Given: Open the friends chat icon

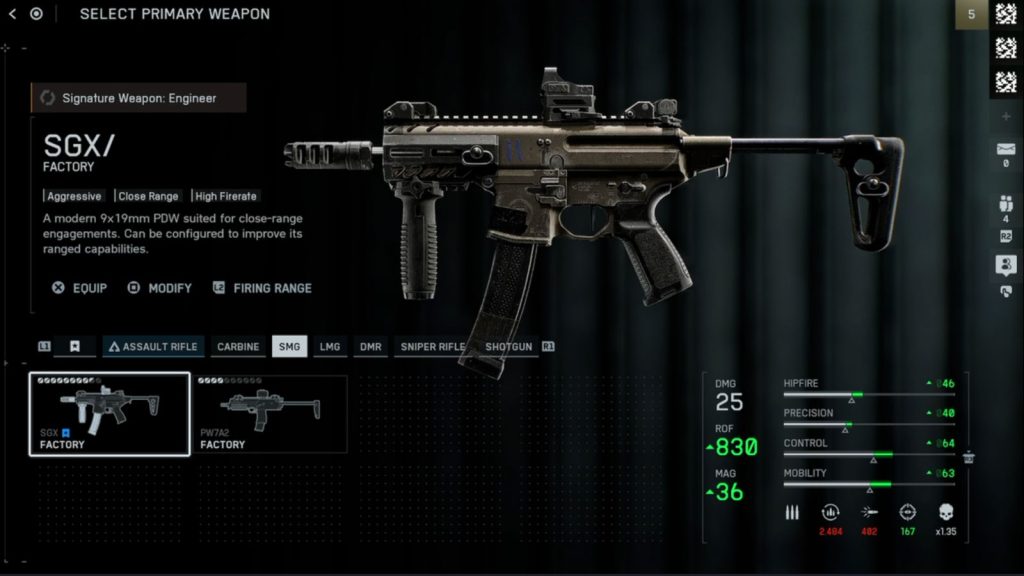Looking at the screenshot, I should pos(1005,265).
